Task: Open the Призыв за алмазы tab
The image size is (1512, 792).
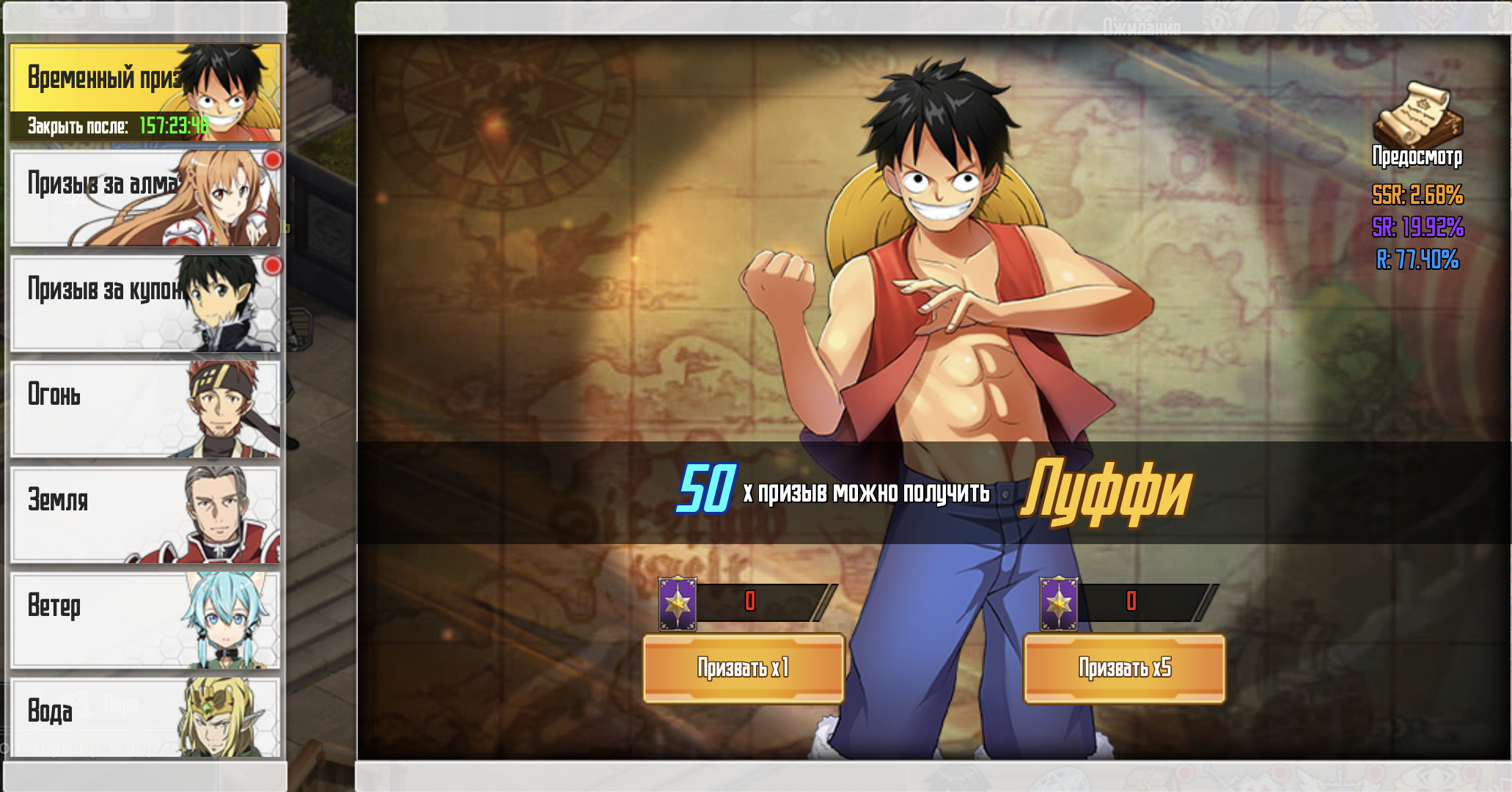Action: (x=145, y=198)
